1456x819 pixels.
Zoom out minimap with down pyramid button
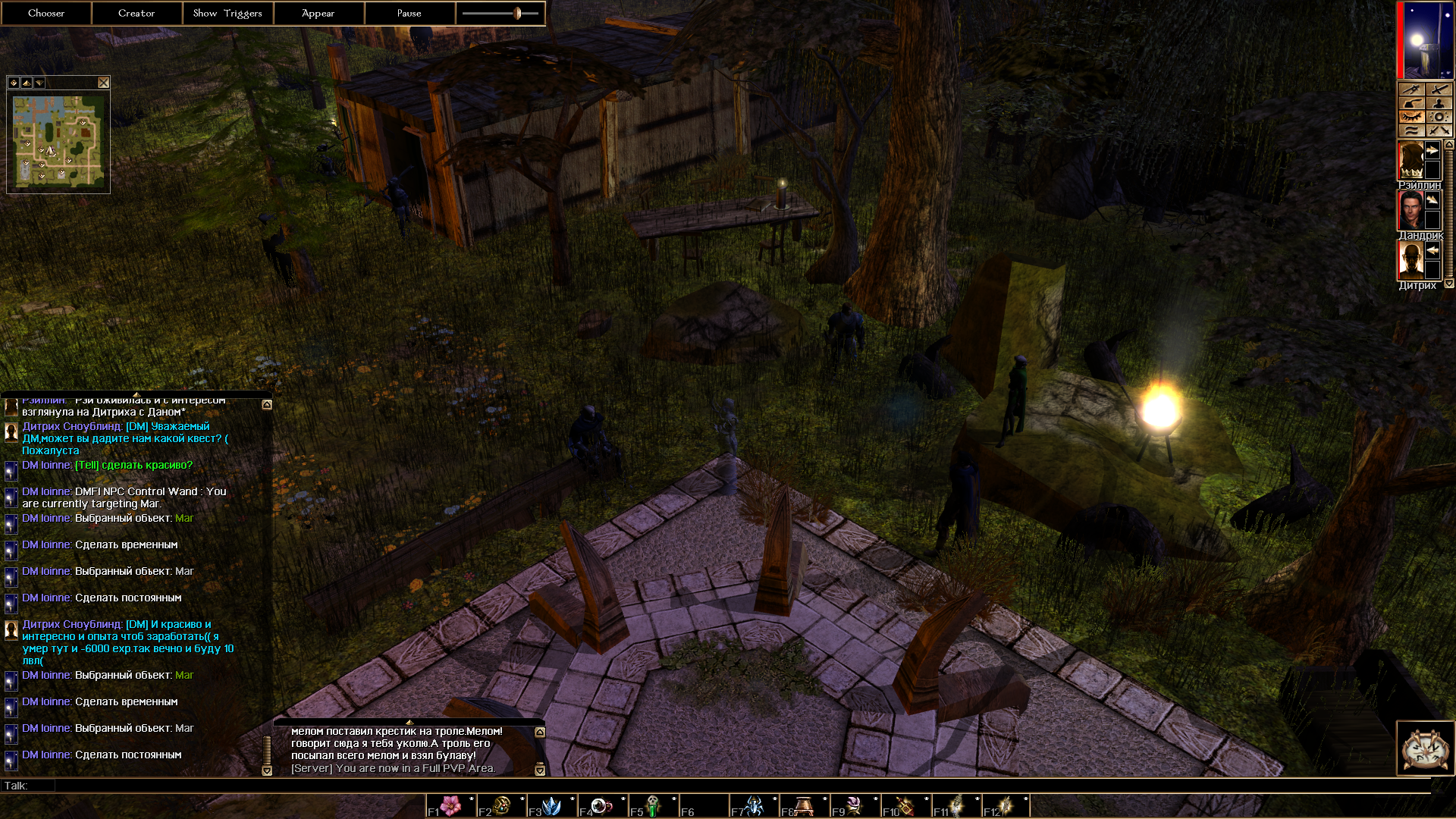(39, 83)
